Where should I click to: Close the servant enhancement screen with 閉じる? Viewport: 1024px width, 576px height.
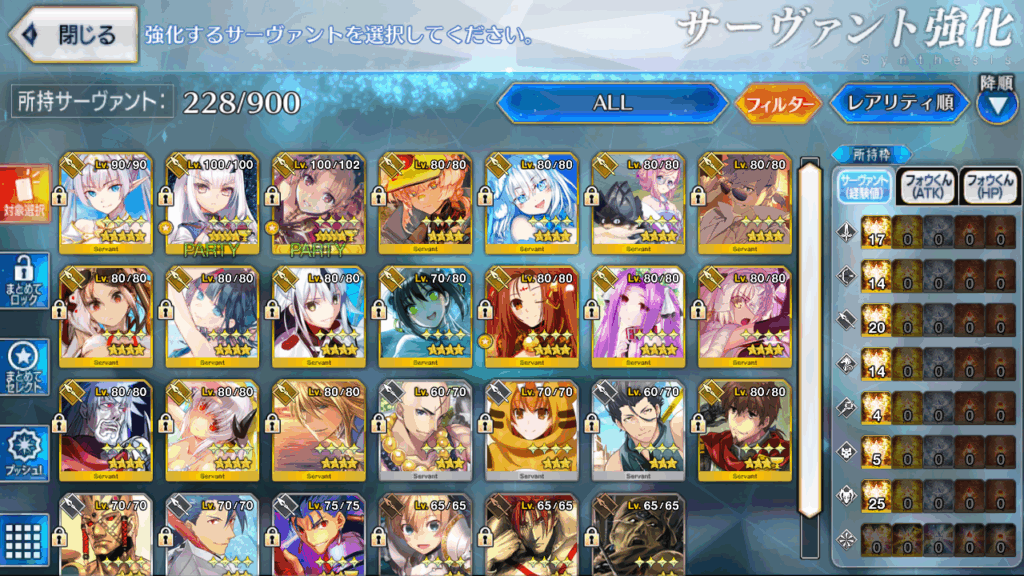click(x=73, y=35)
